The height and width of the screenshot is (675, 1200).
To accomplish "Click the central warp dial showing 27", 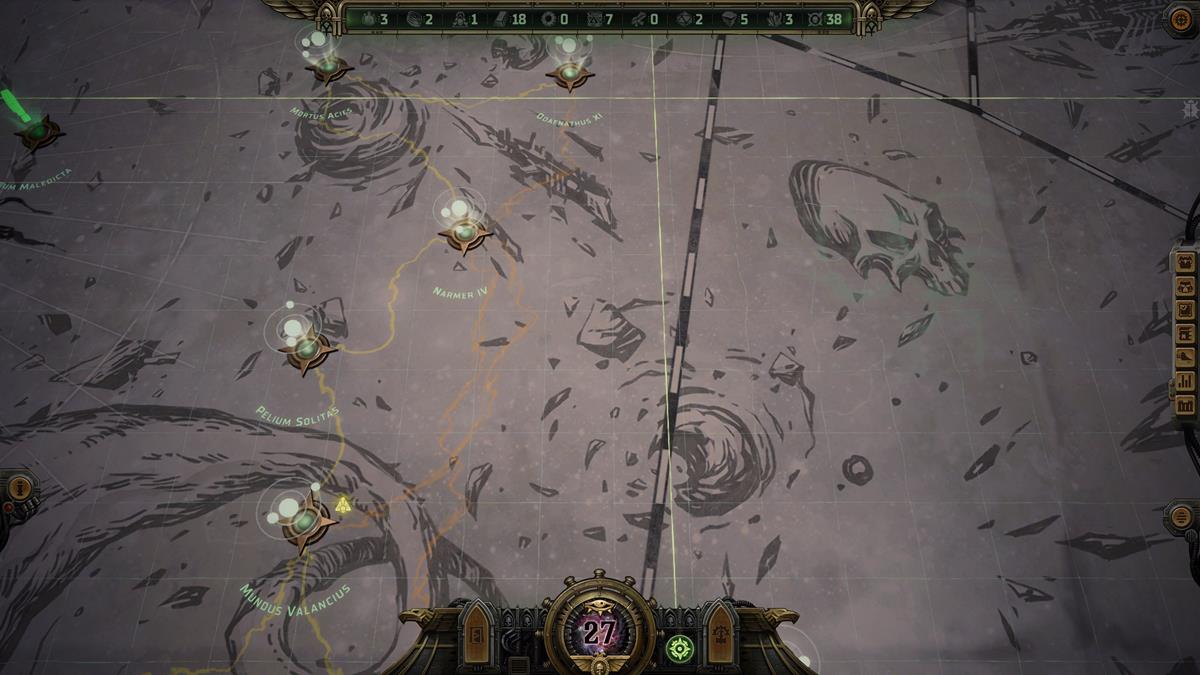I will (x=600, y=632).
